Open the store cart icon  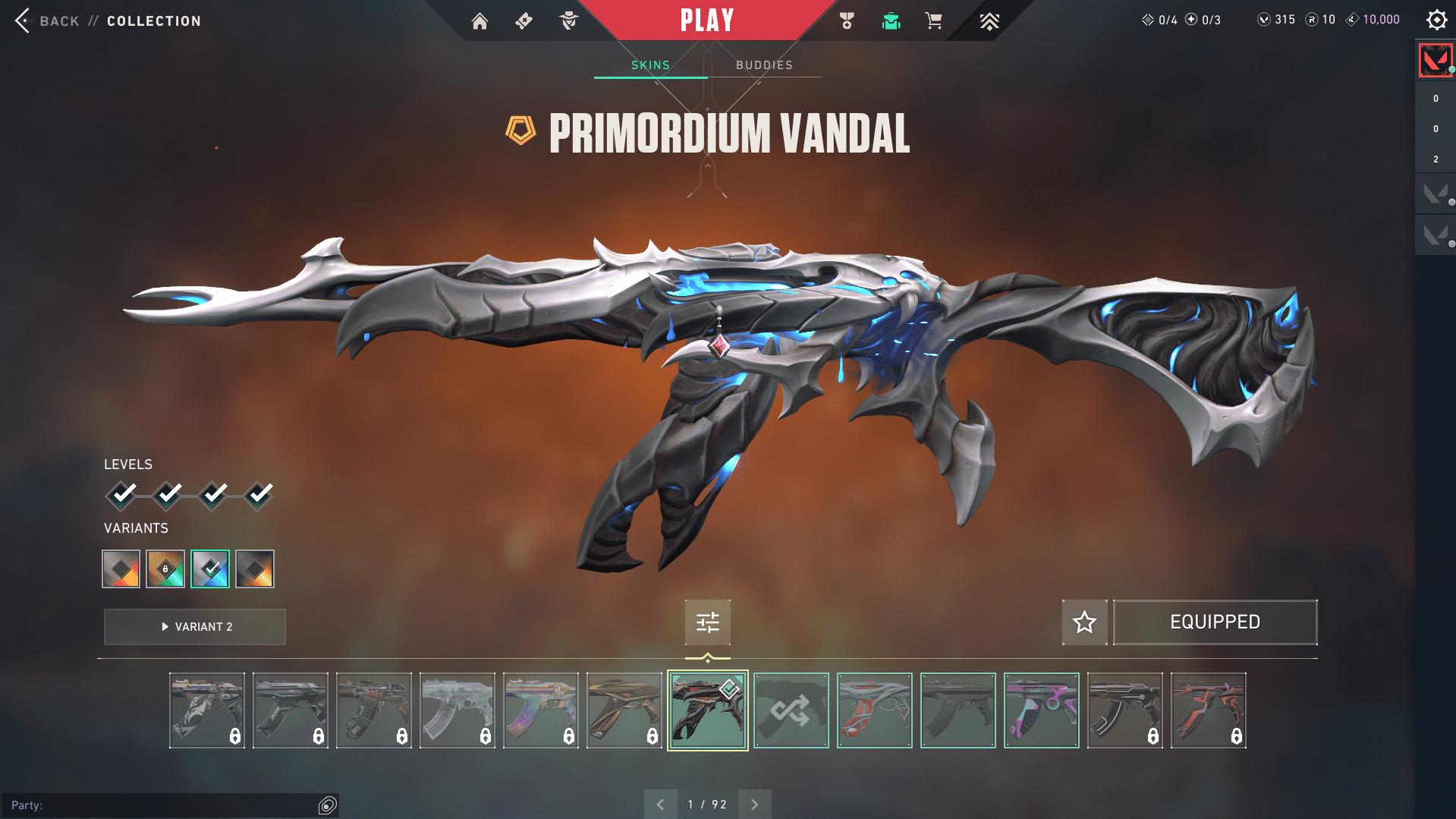(x=933, y=21)
